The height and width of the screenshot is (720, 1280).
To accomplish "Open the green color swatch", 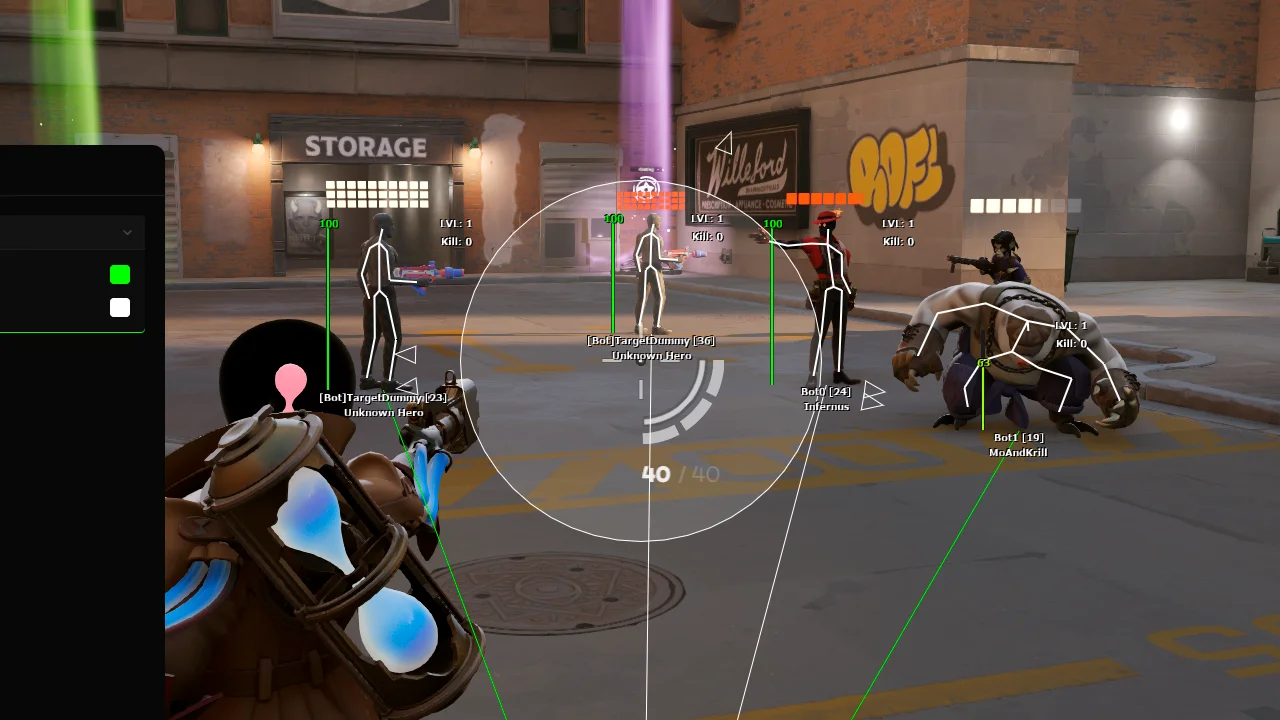I will (x=120, y=274).
